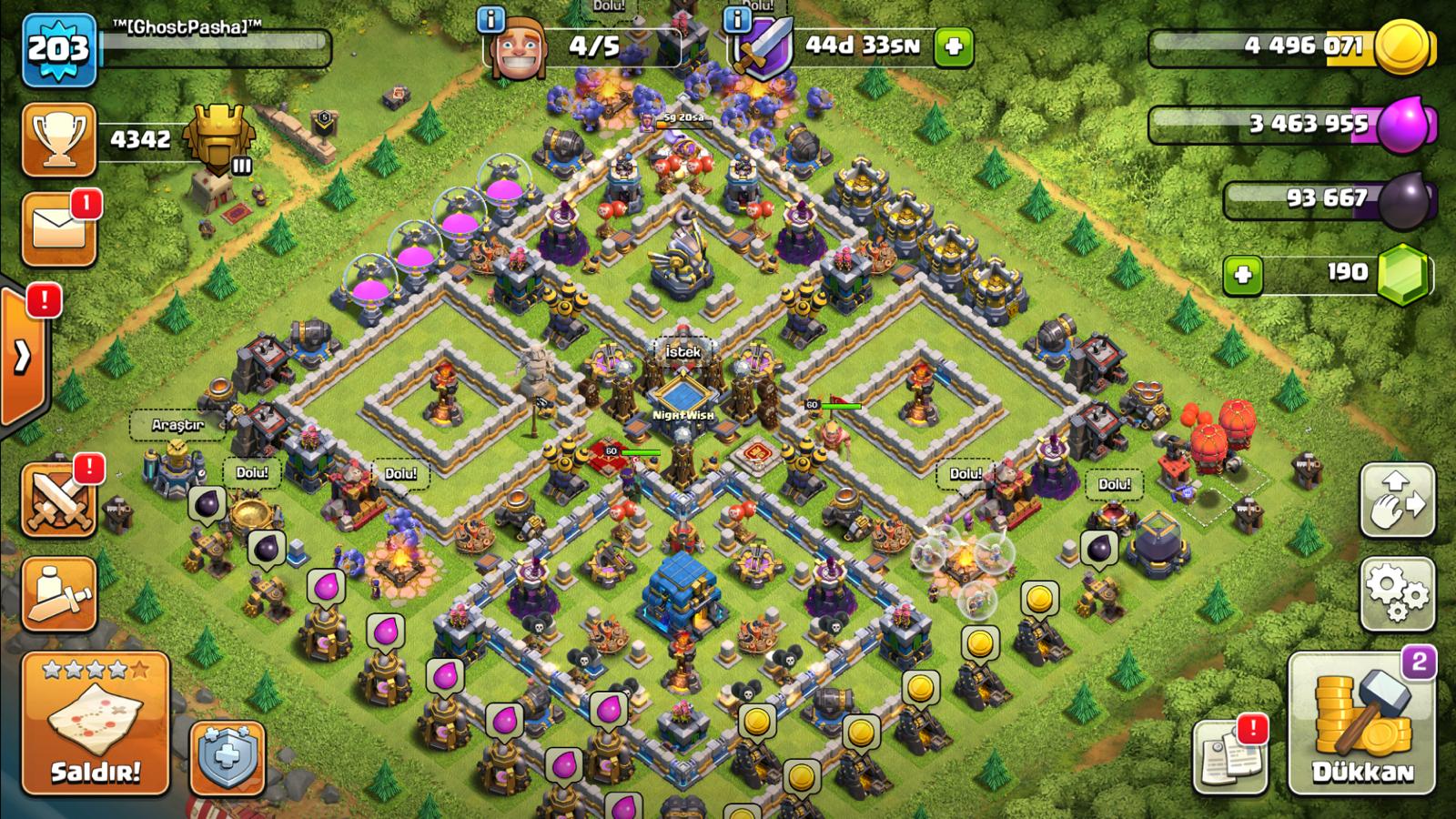This screenshot has width=1456, height=819.
Task: Open the blue shield info button
Action: (227, 758)
